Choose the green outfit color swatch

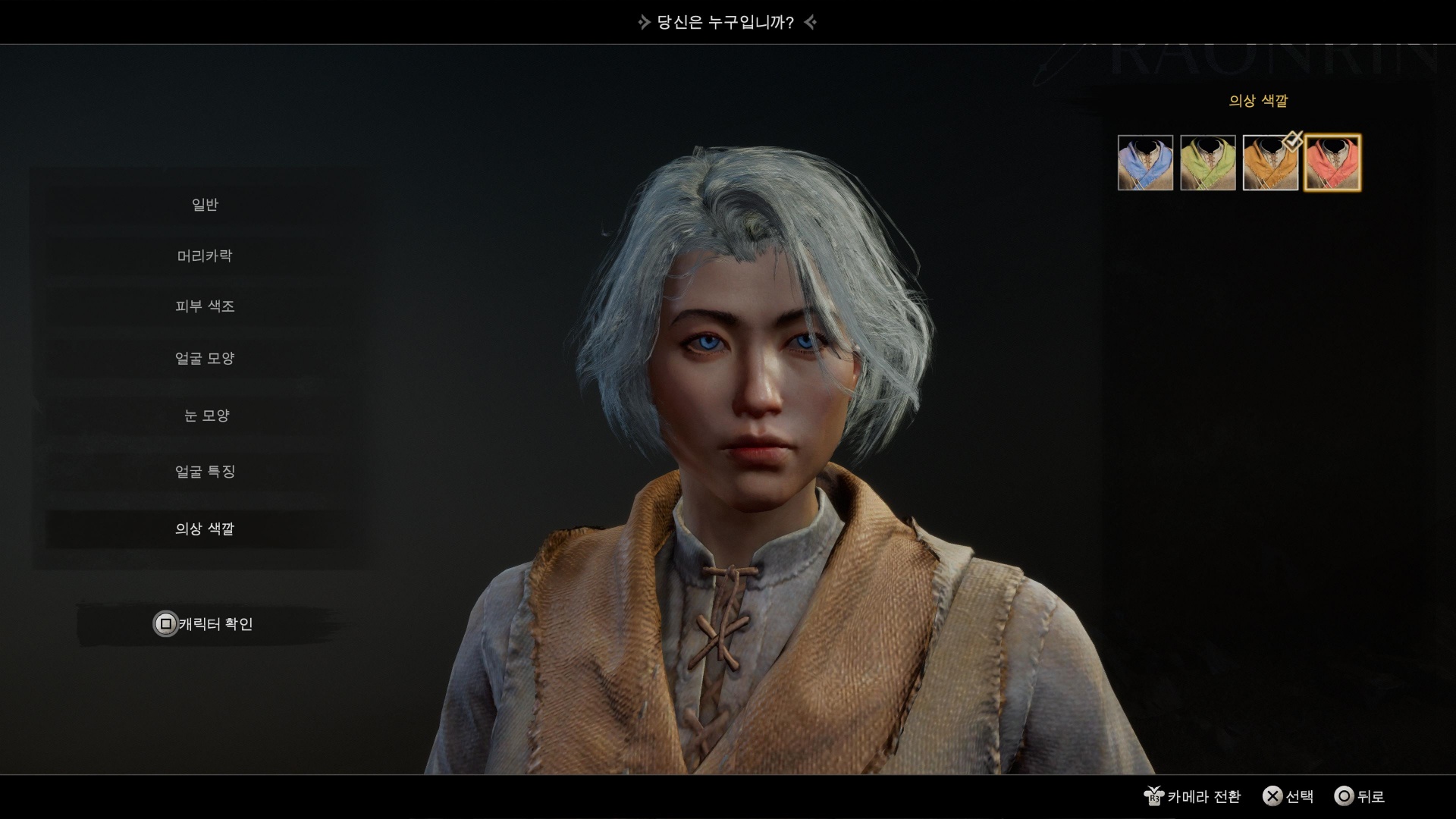1208,163
